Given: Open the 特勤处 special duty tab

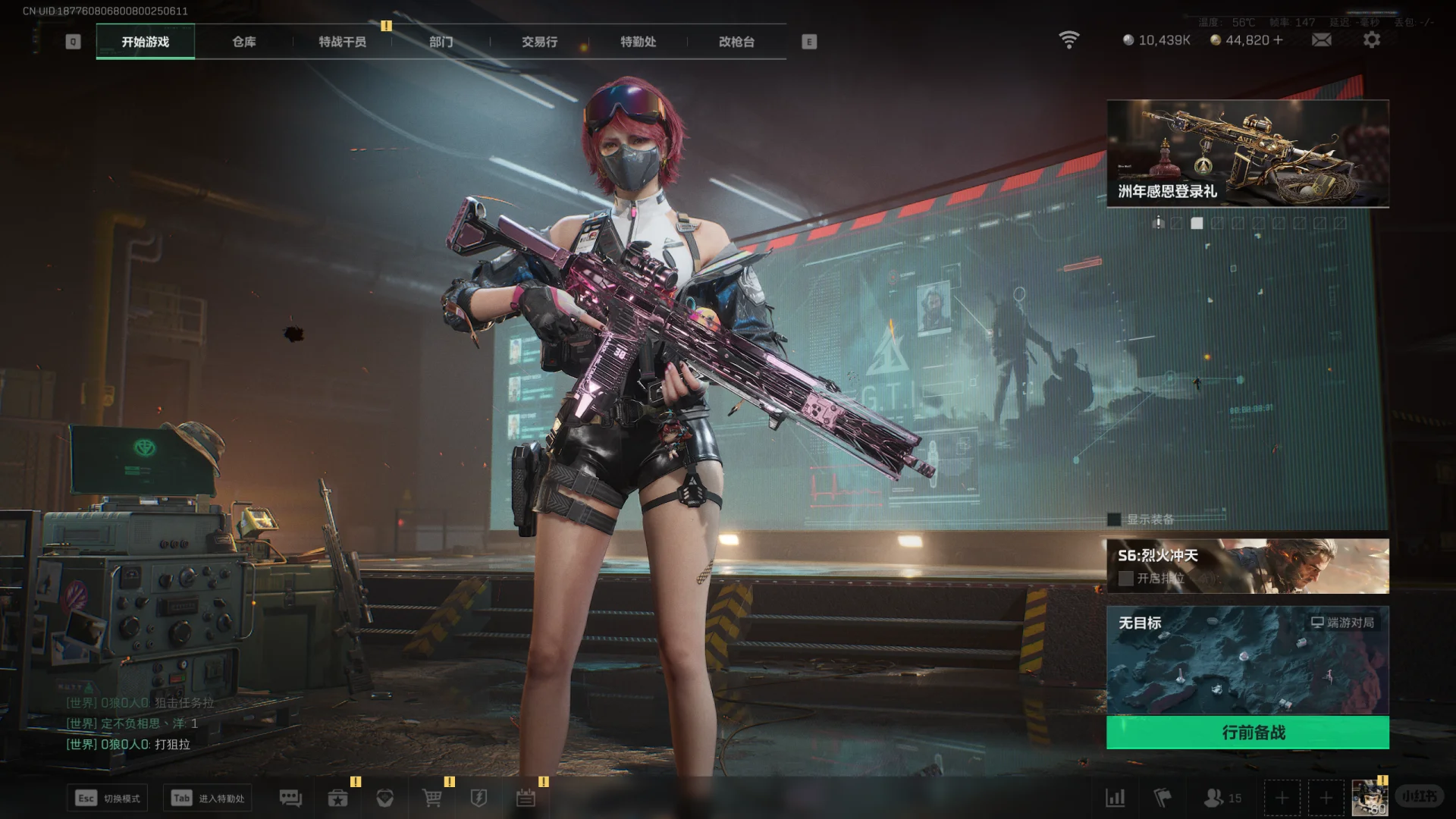Looking at the screenshot, I should click(x=638, y=42).
